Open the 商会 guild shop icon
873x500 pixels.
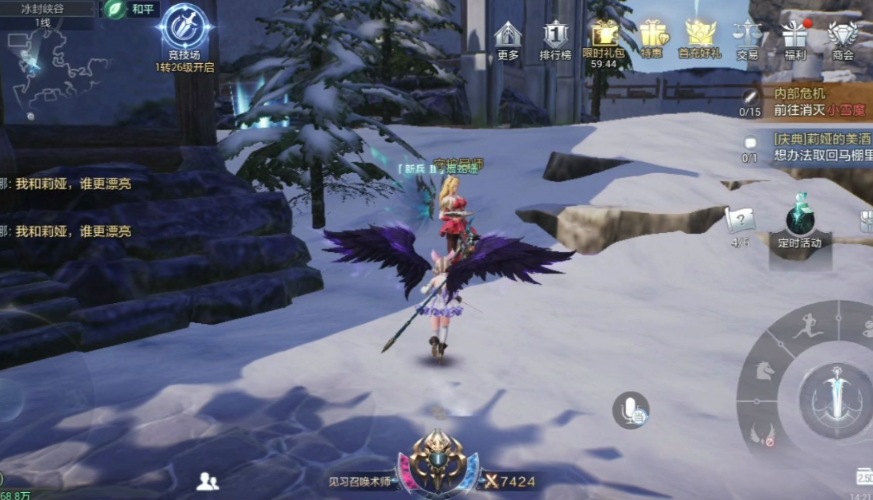843,38
